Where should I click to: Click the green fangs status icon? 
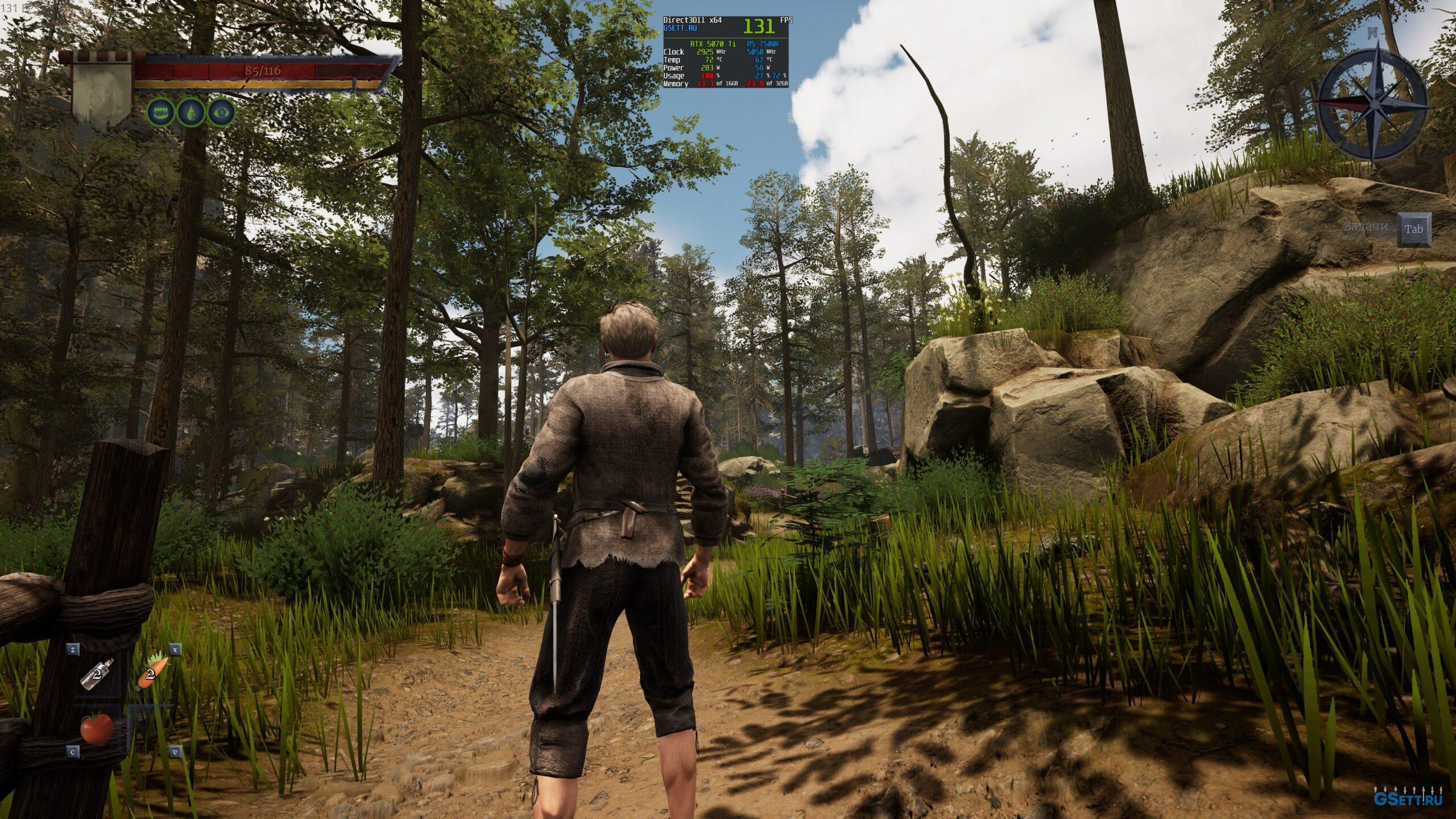coord(162,113)
